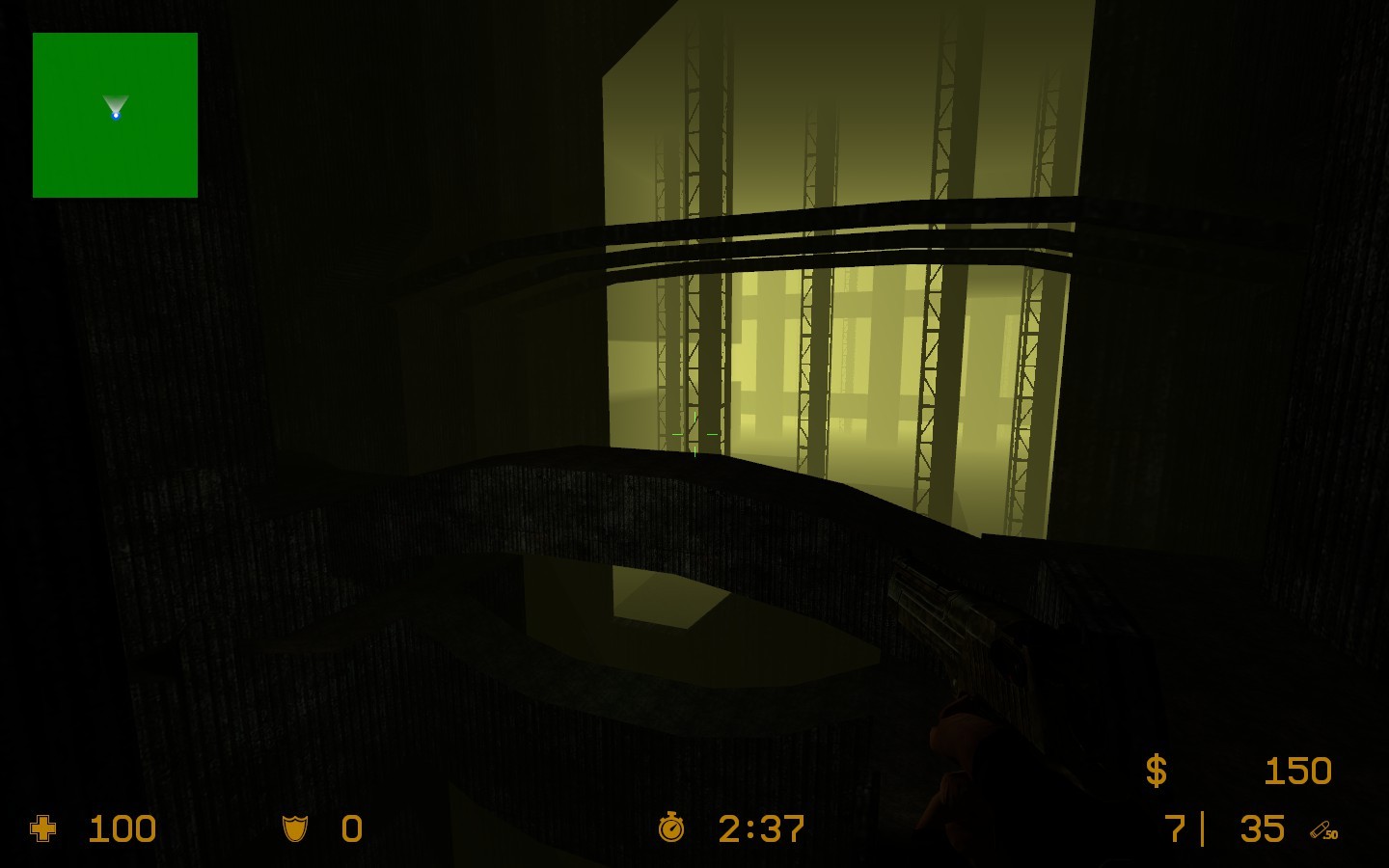The image size is (1389, 868).
Task: Open the round timer showing 2:37
Action: click(x=761, y=828)
